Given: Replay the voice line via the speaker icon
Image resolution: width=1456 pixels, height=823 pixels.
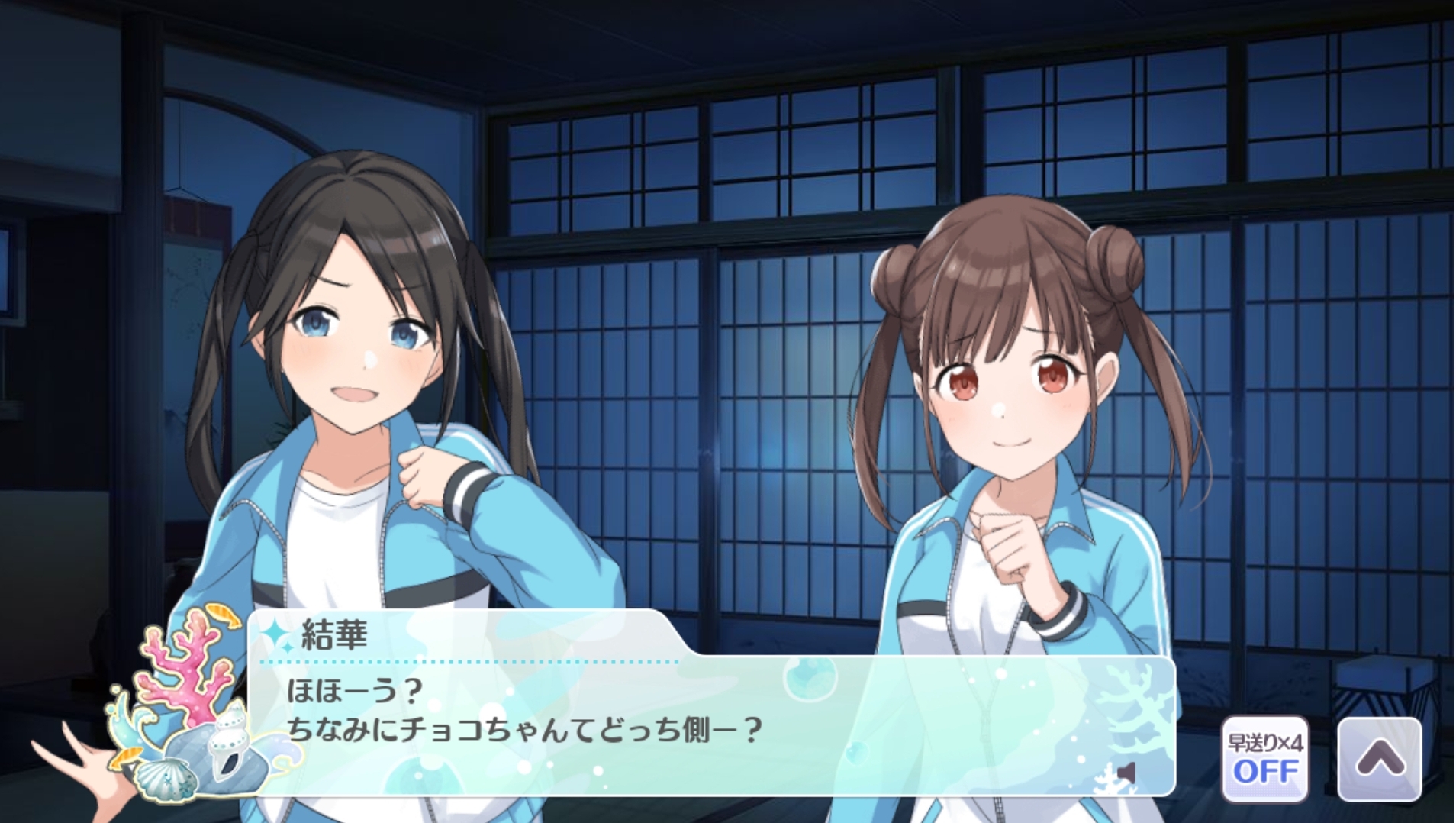Looking at the screenshot, I should point(1127,773).
